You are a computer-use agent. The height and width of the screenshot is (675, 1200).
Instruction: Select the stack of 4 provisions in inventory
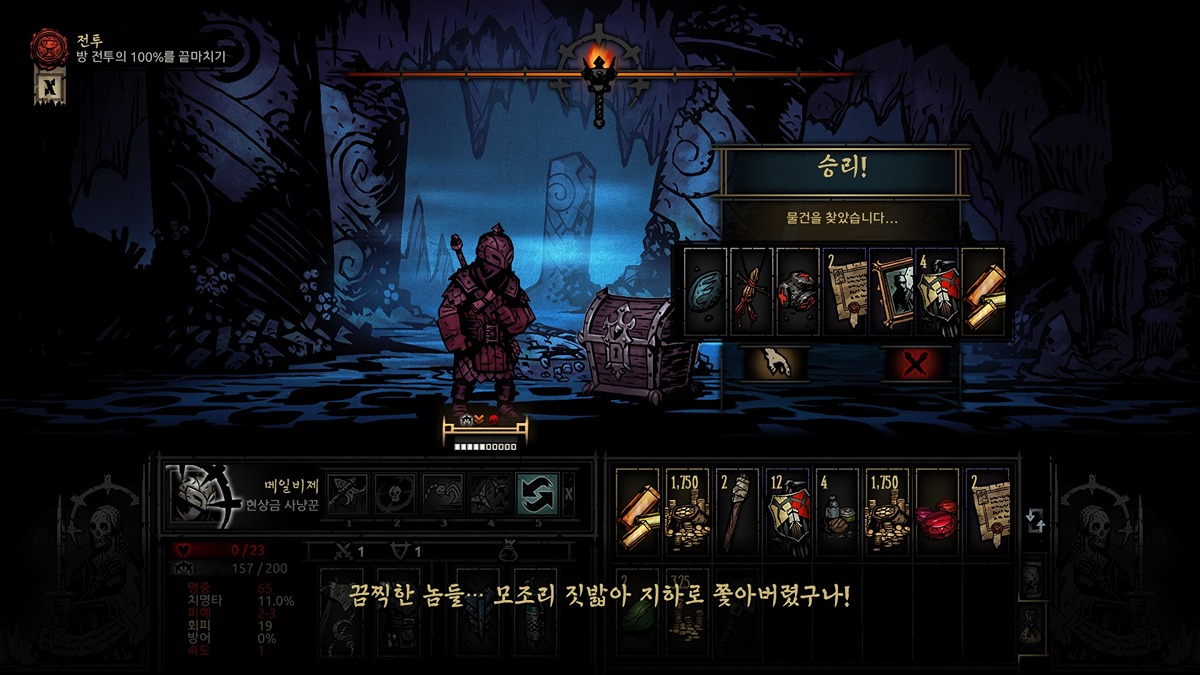pyautogui.click(x=838, y=512)
